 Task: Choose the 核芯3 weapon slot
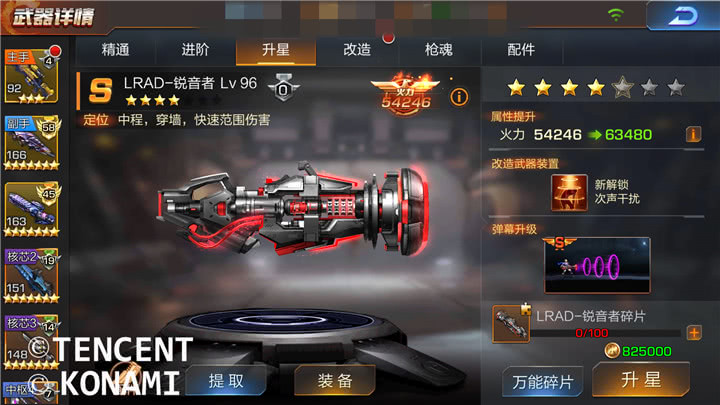(30, 338)
